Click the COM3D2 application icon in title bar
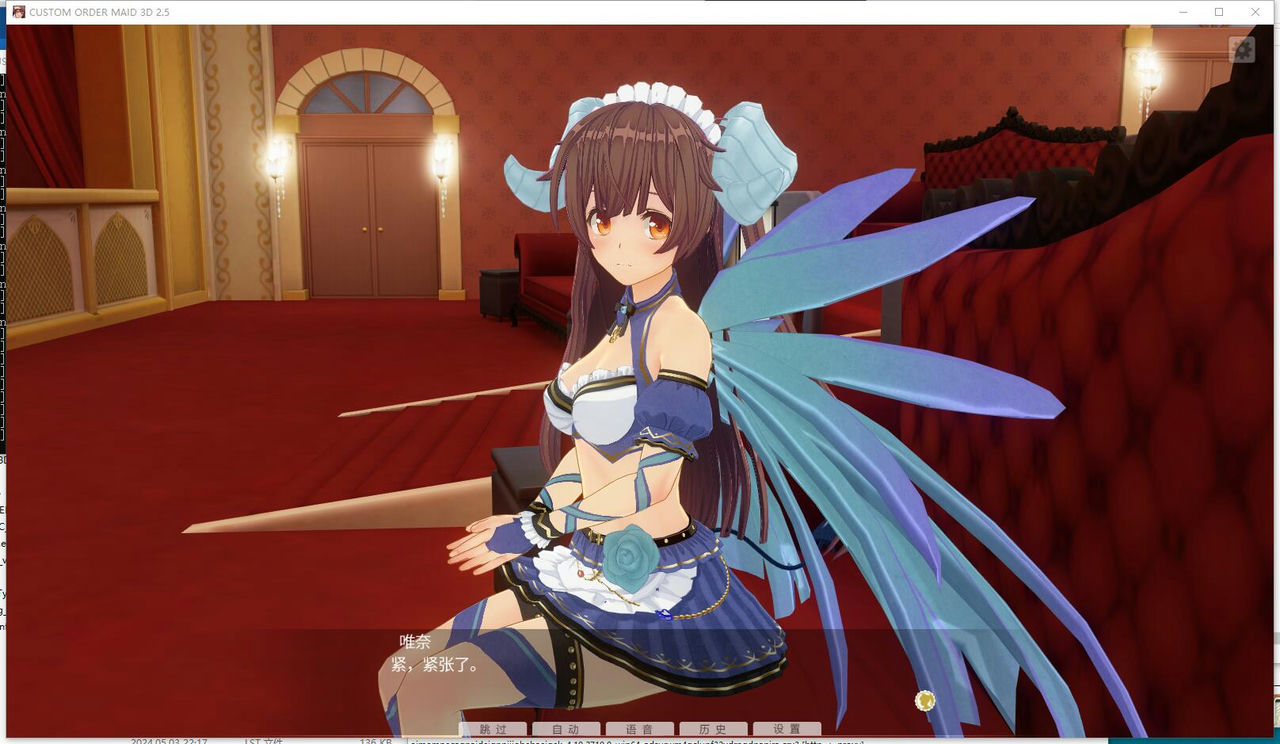1280x744 pixels. (17, 12)
